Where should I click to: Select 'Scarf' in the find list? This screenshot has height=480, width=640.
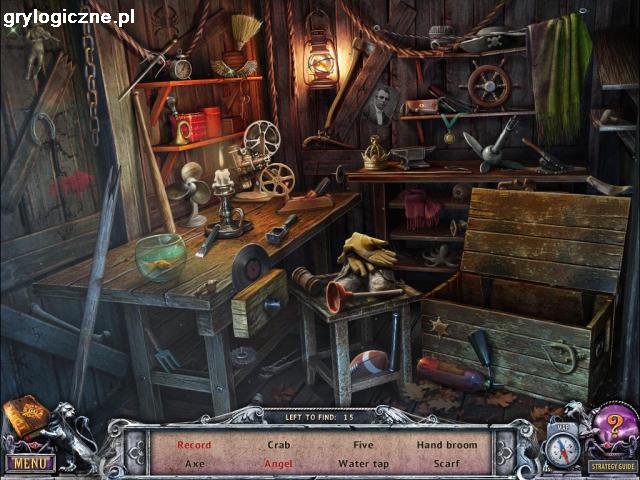pyautogui.click(x=446, y=463)
